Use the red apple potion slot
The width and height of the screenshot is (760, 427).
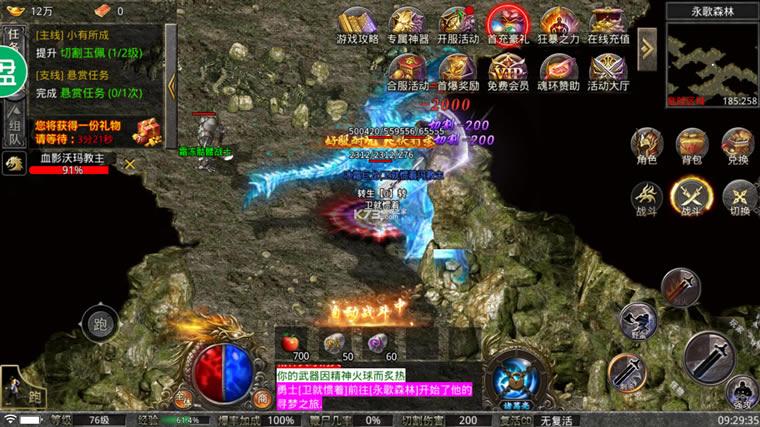(293, 340)
